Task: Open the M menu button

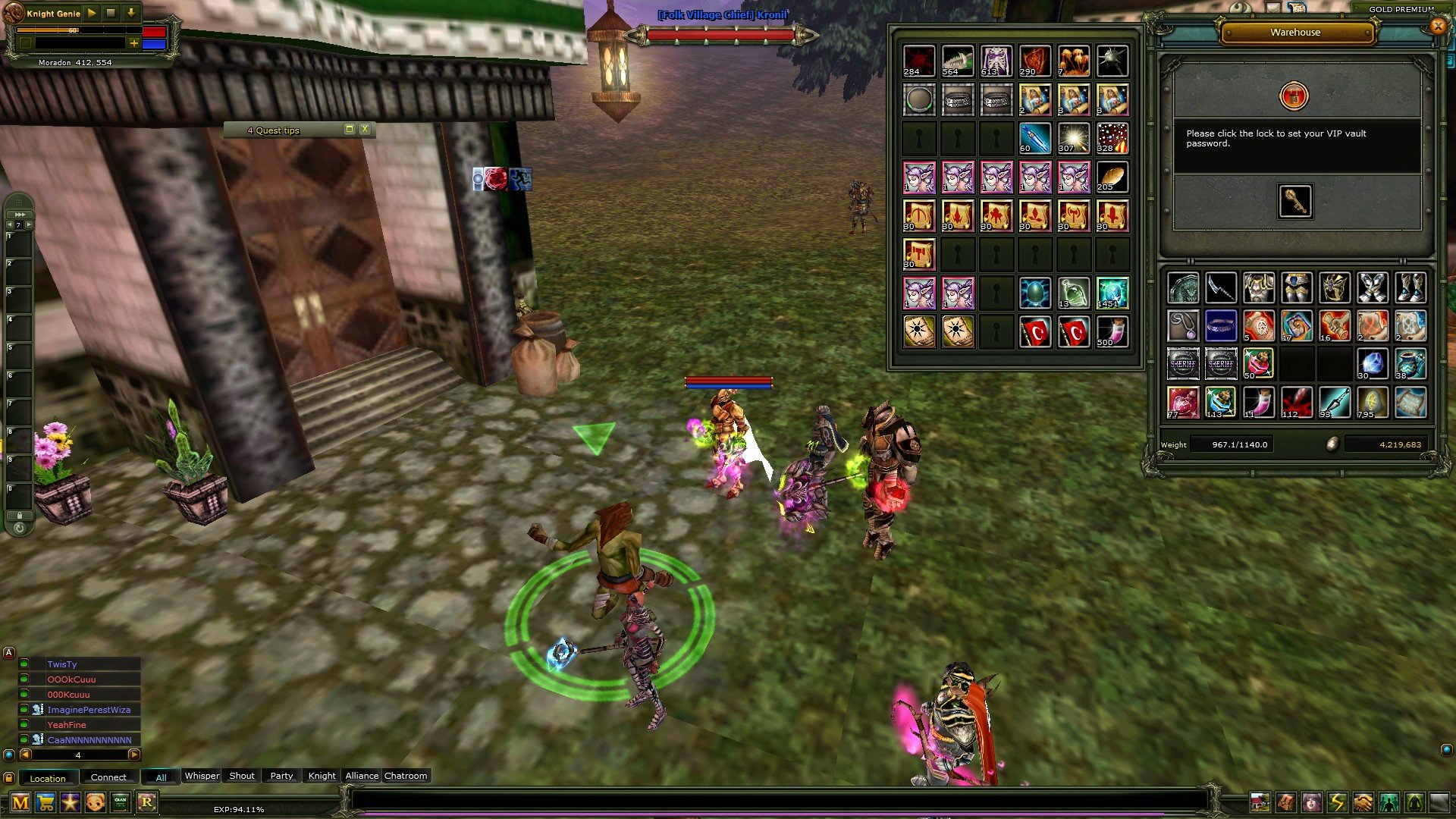Action: tap(20, 802)
